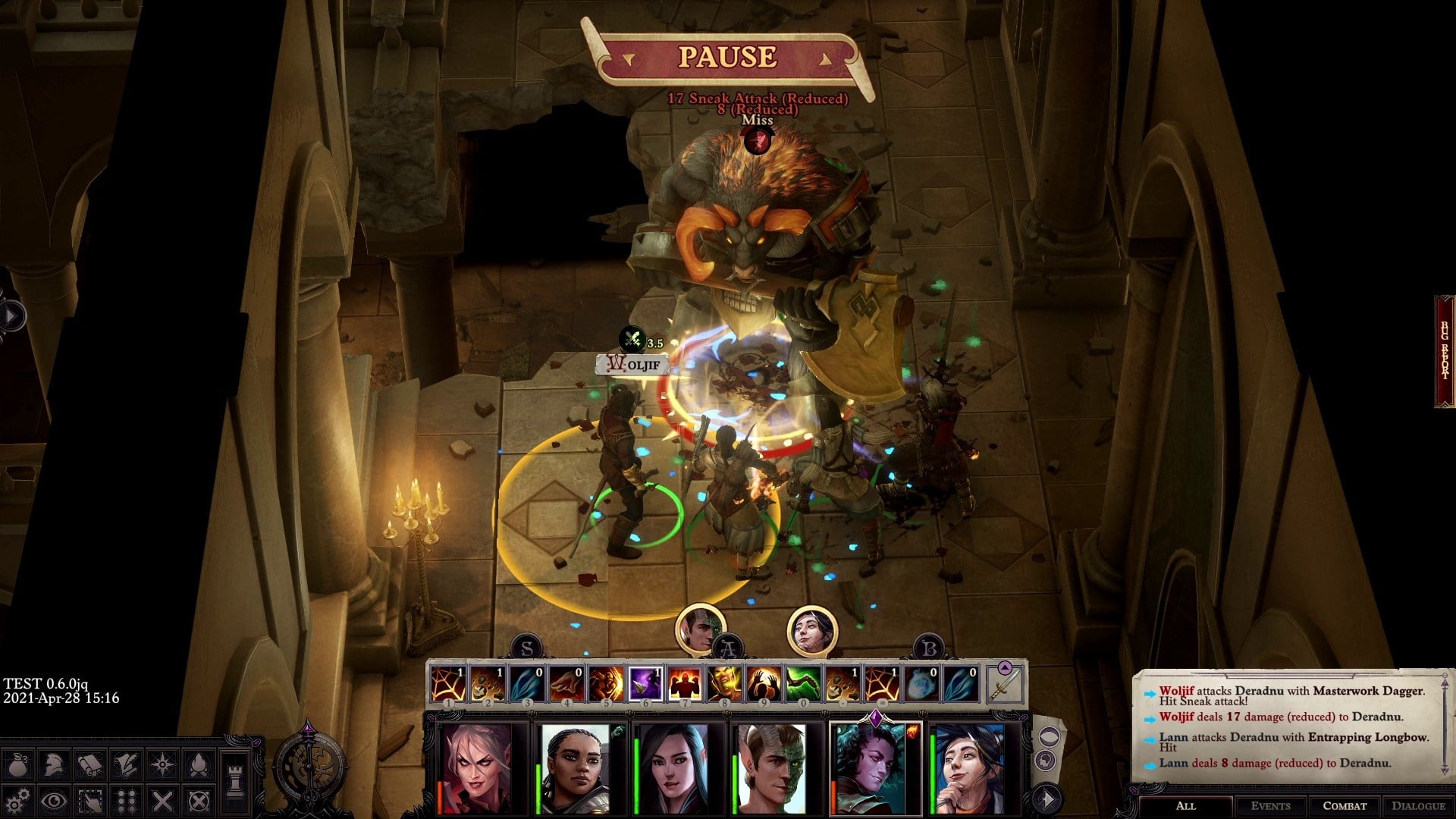Select the half-scaled horned archer's portrait

coord(771,768)
